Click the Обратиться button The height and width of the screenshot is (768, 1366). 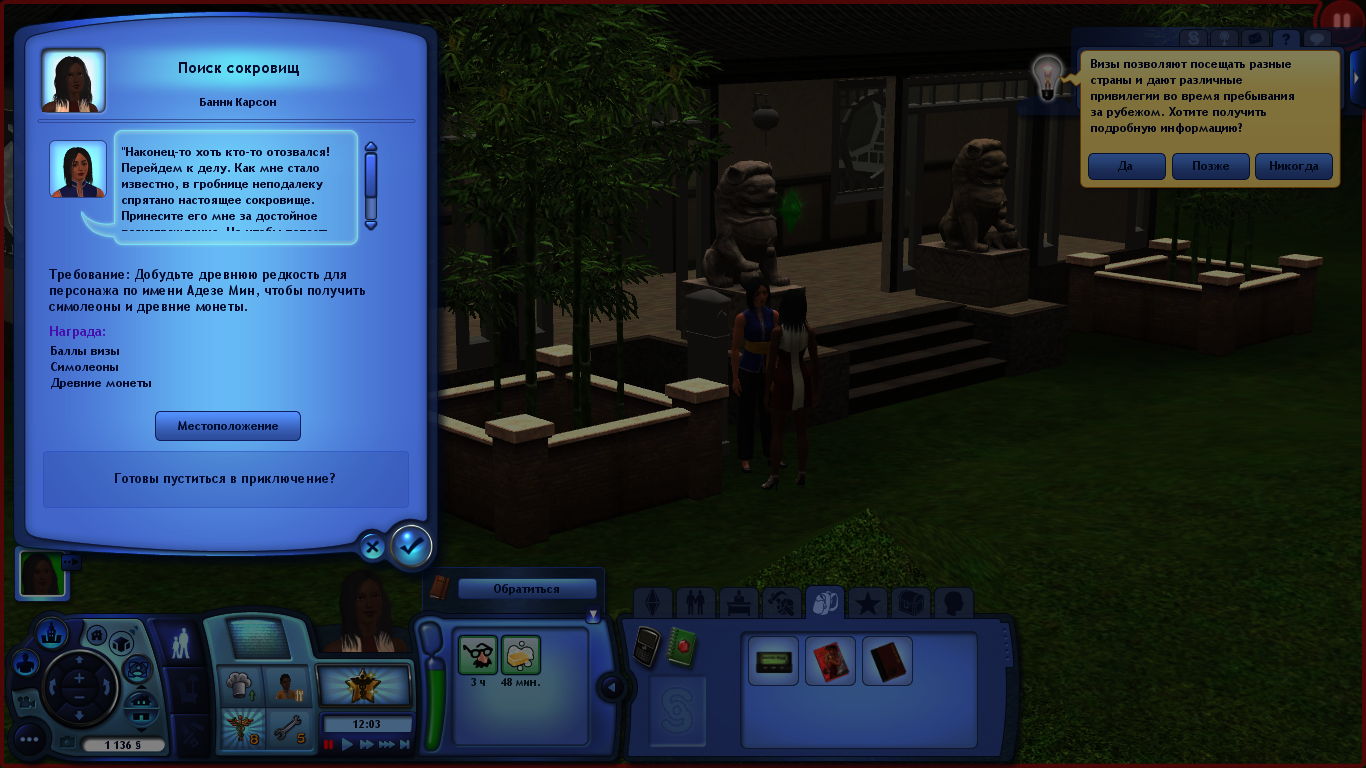[527, 589]
